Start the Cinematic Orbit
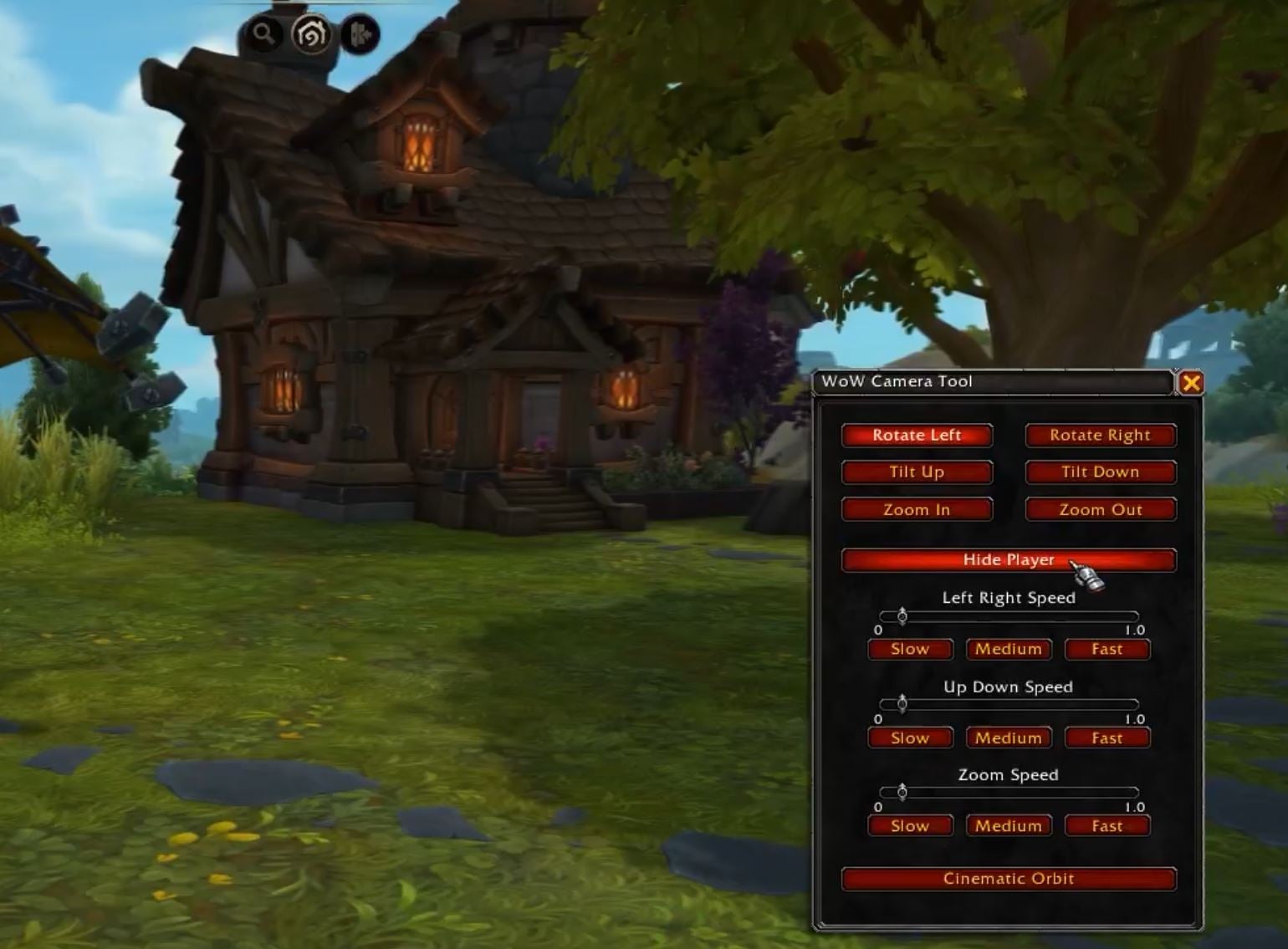This screenshot has height=949, width=1288. [x=1008, y=879]
